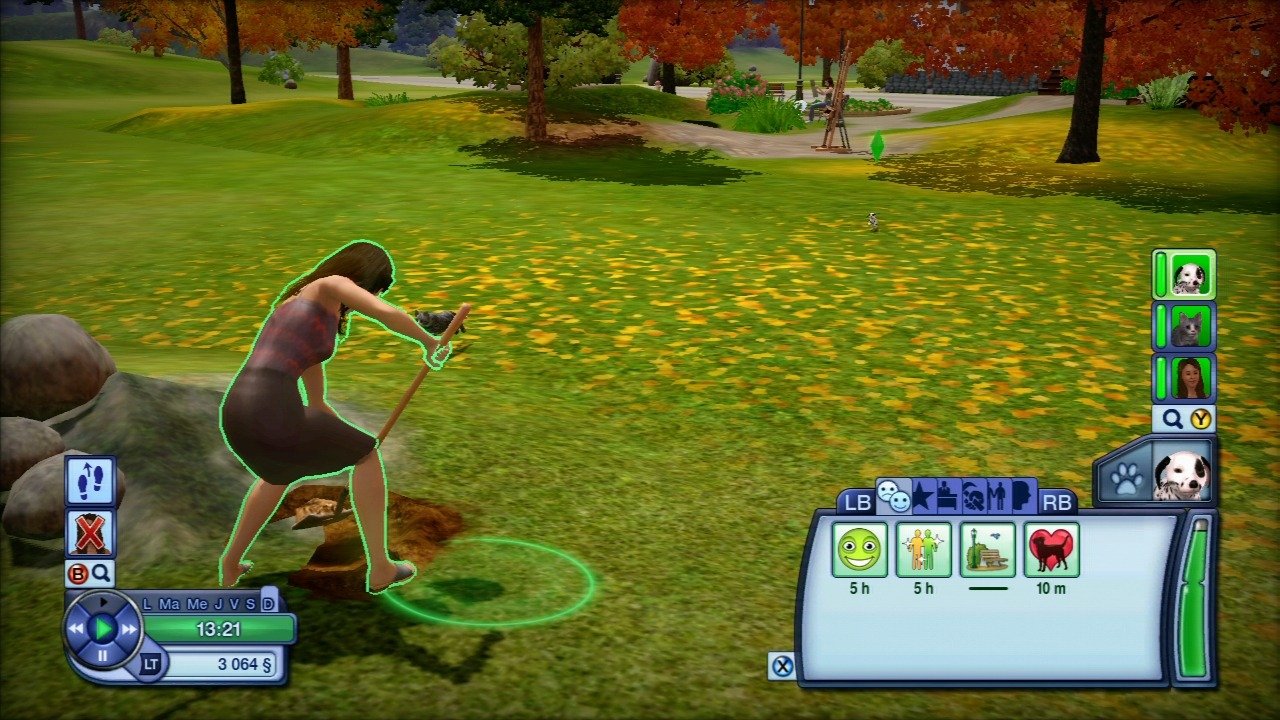The height and width of the screenshot is (720, 1280).
Task: Switch to the smiley faces moodlets tab
Action: point(892,495)
